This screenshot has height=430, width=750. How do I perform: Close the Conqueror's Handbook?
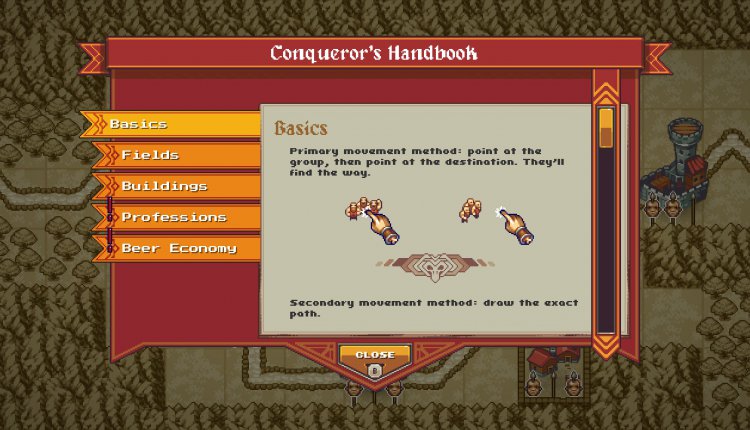(375, 360)
